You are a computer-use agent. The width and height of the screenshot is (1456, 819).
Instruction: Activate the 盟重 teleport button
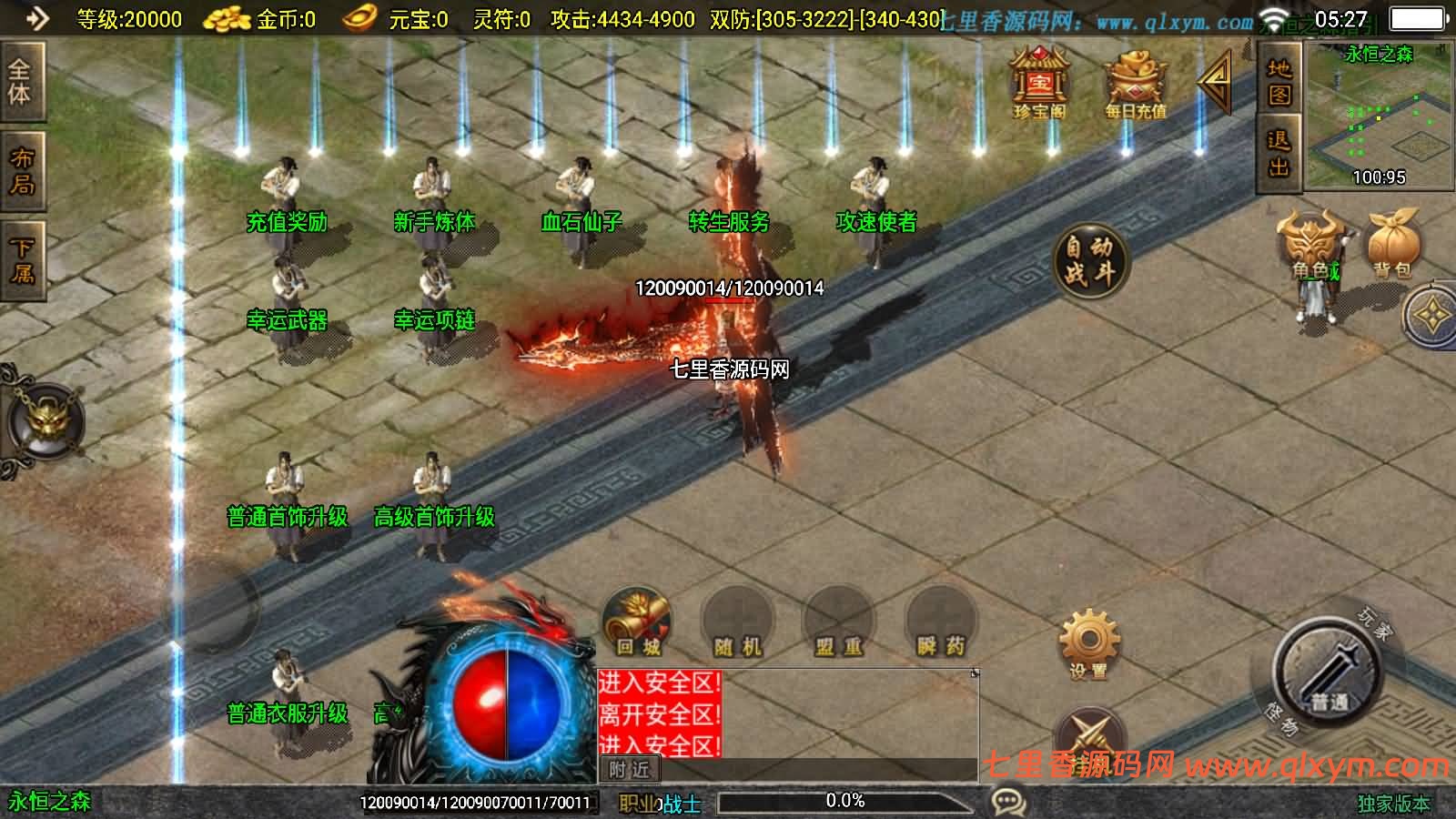838,625
